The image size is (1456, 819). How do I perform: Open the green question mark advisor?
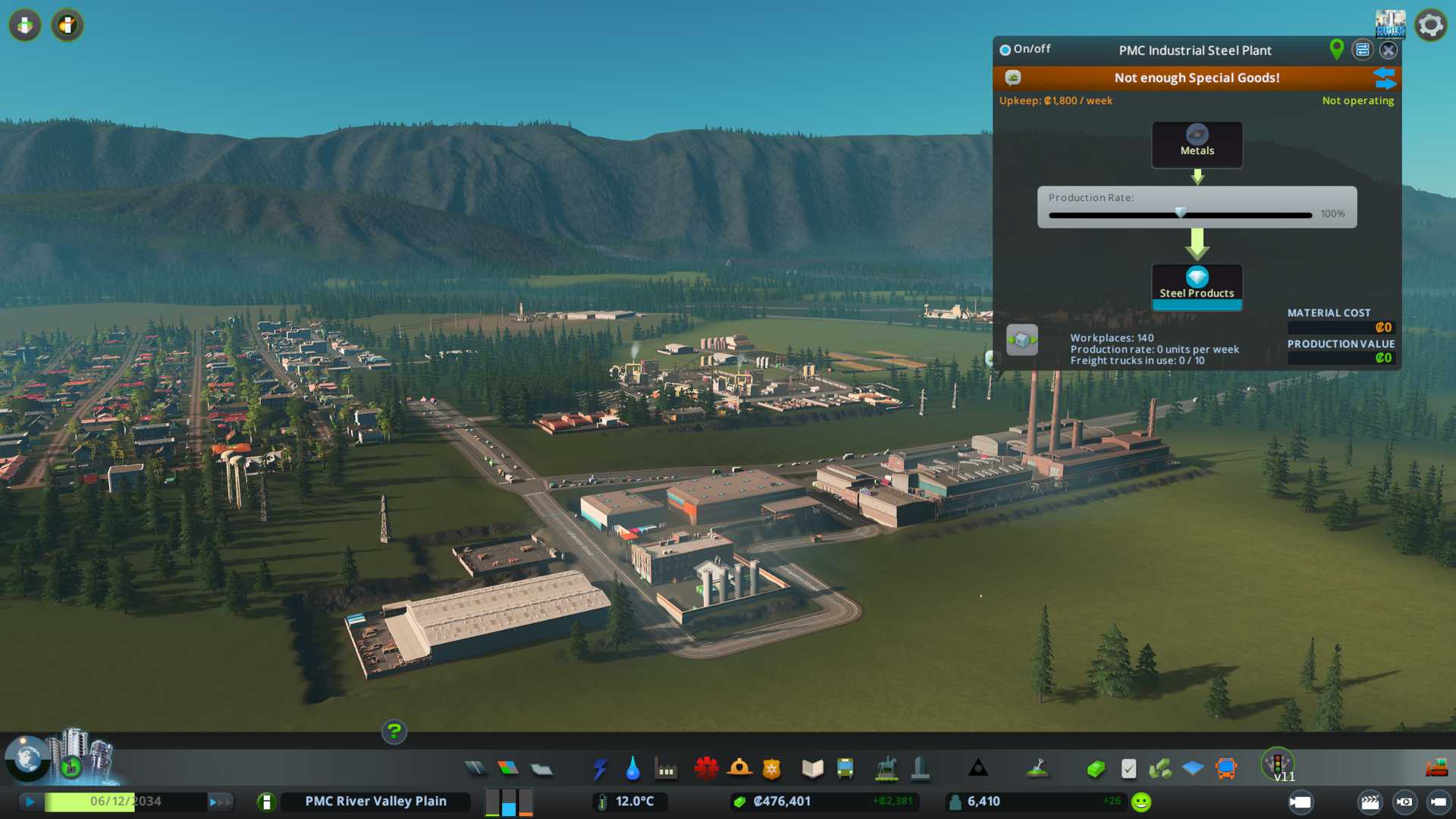coord(394,732)
